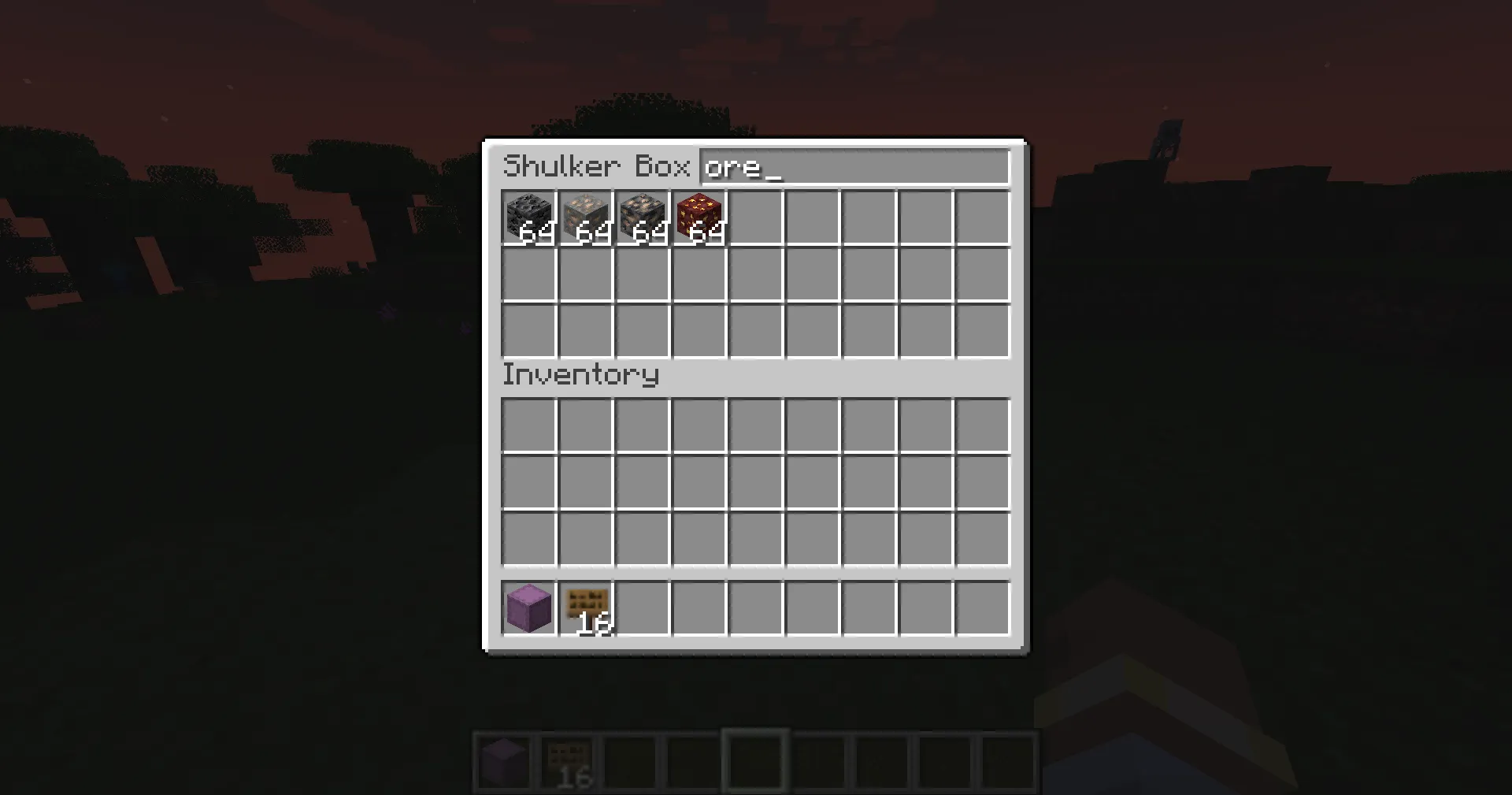Select the stack of coal ore

[529, 218]
